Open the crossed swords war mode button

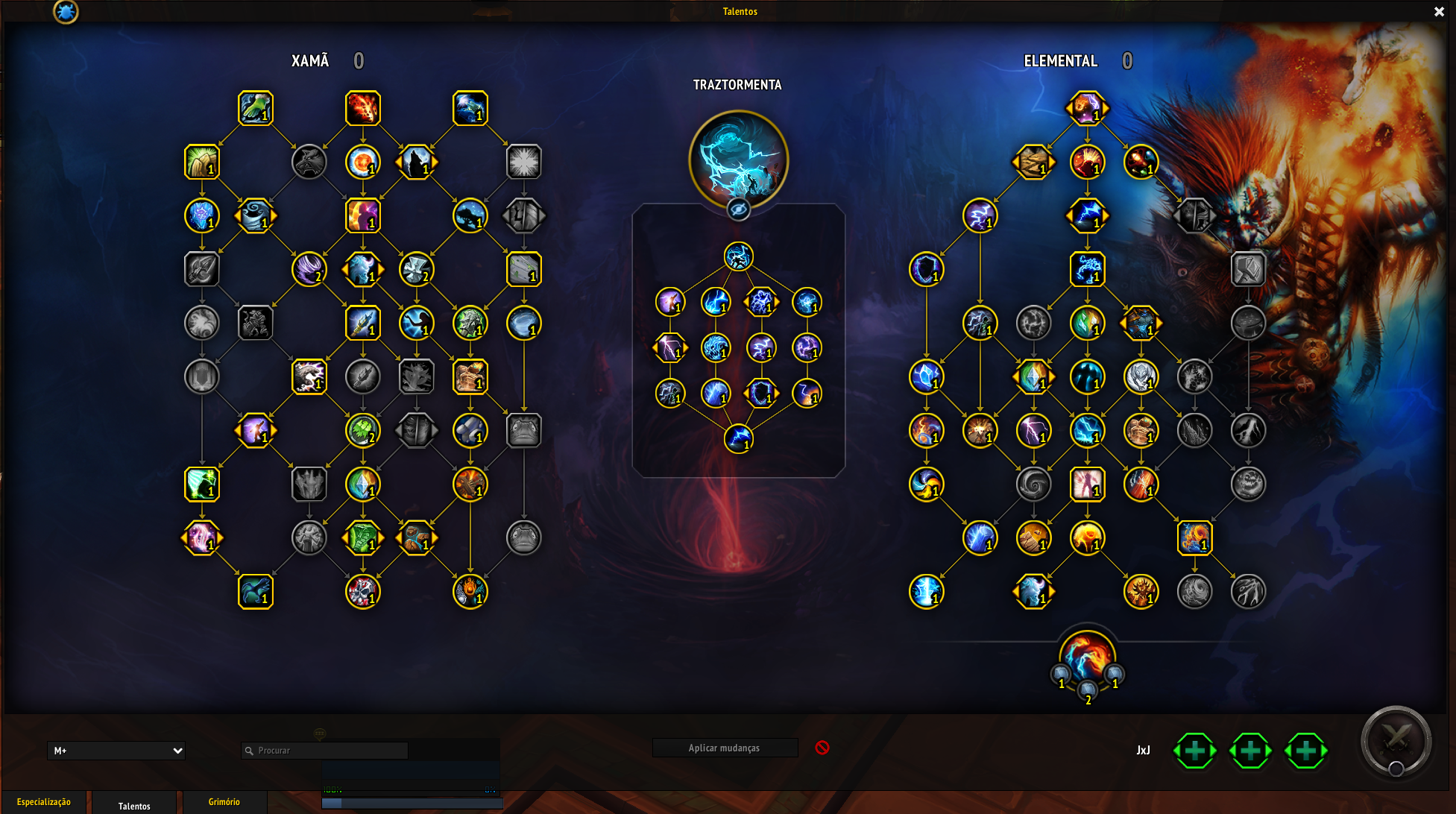click(1396, 741)
